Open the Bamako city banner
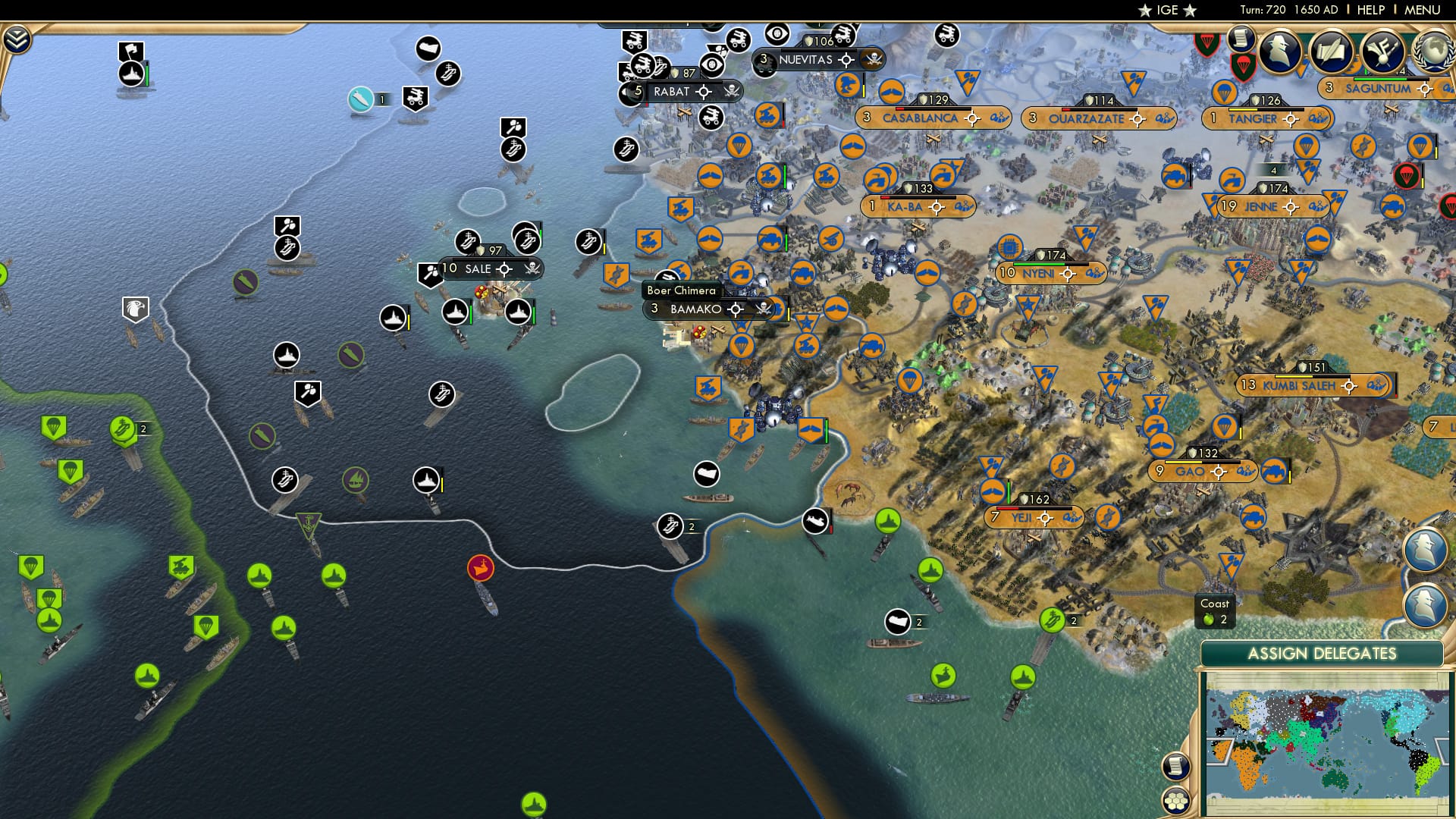This screenshot has height=819, width=1456. [695, 309]
